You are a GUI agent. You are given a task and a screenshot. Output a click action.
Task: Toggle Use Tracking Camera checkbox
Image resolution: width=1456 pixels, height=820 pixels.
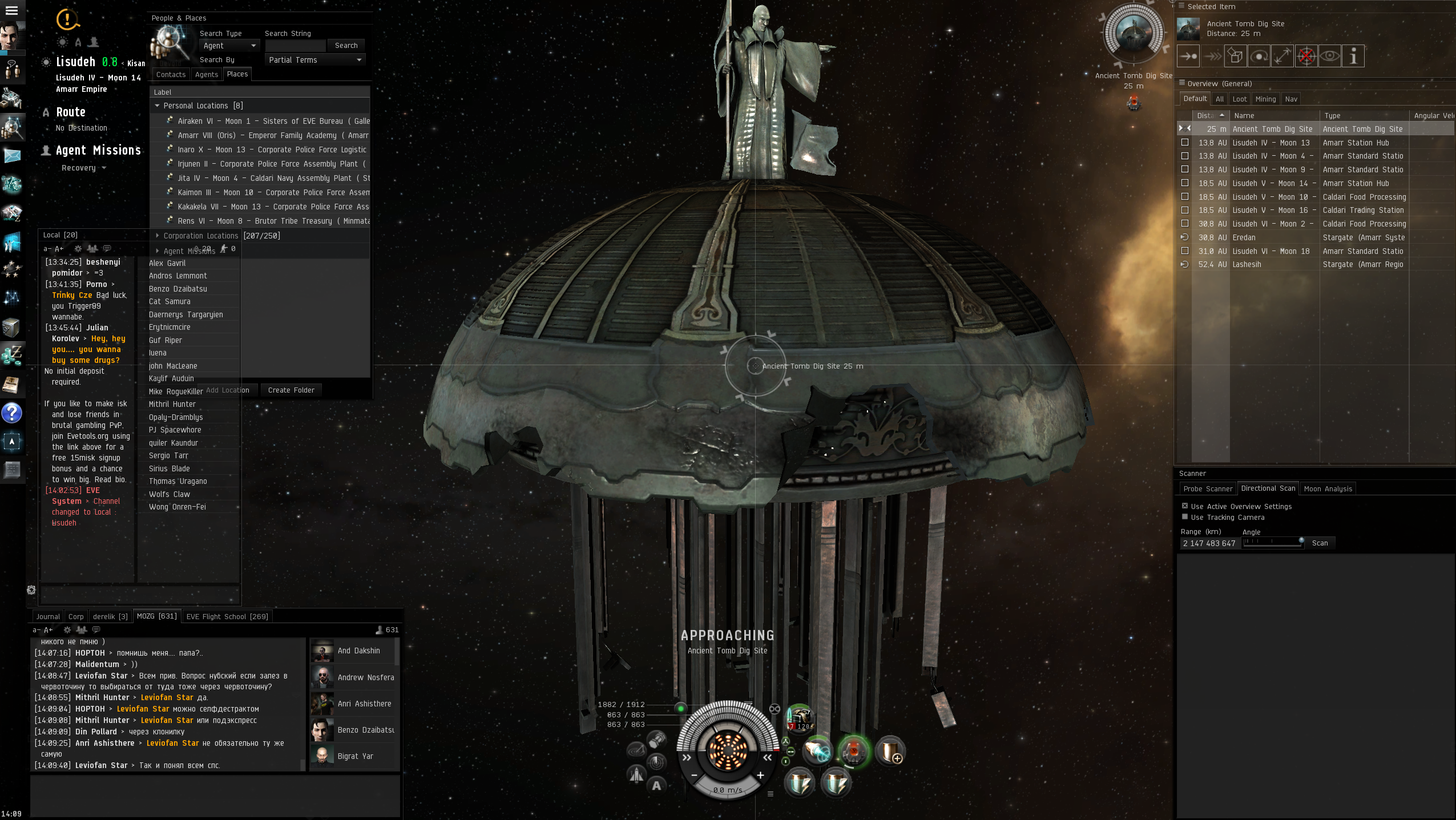pyautogui.click(x=1185, y=517)
